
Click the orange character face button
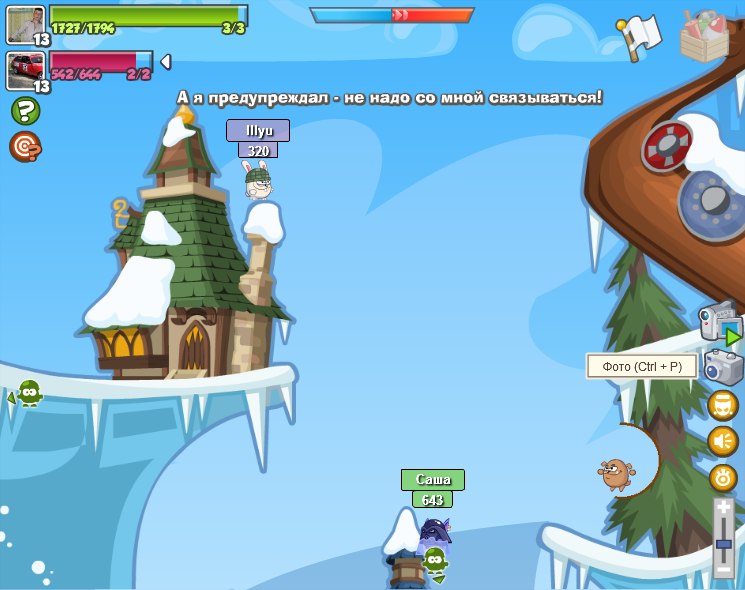click(723, 405)
